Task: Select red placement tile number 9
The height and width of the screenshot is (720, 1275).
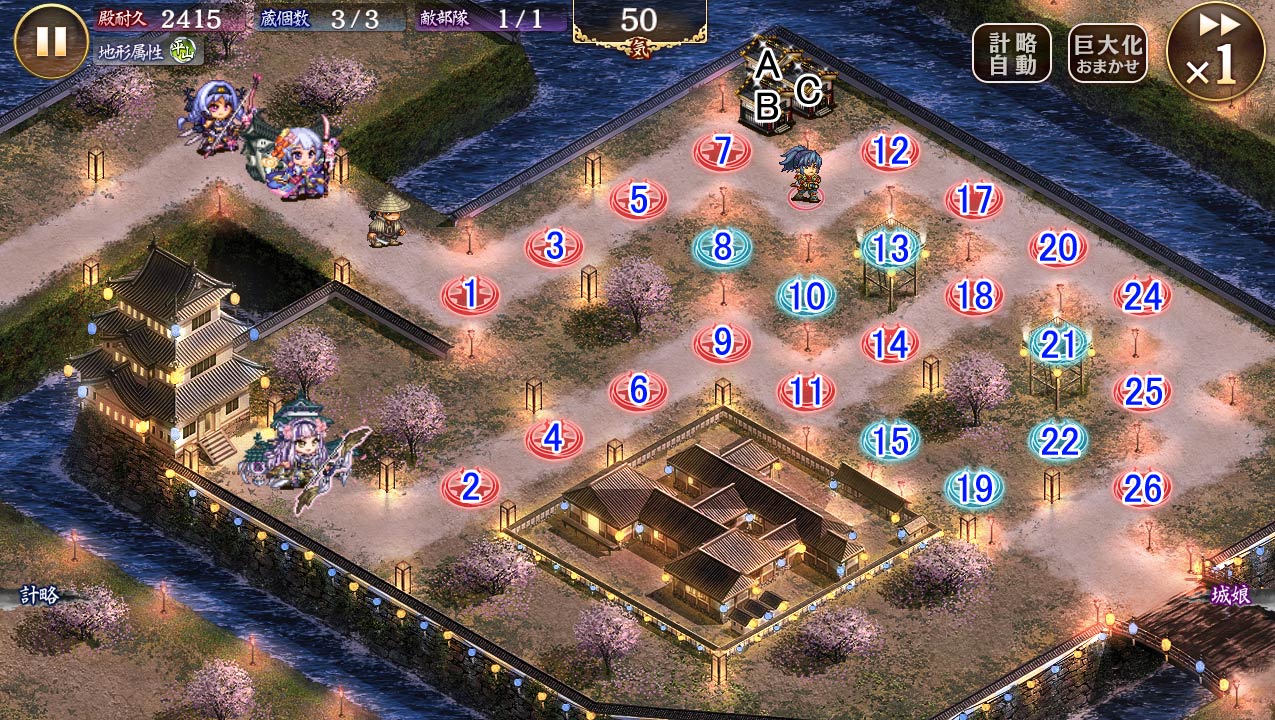Action: [x=722, y=343]
